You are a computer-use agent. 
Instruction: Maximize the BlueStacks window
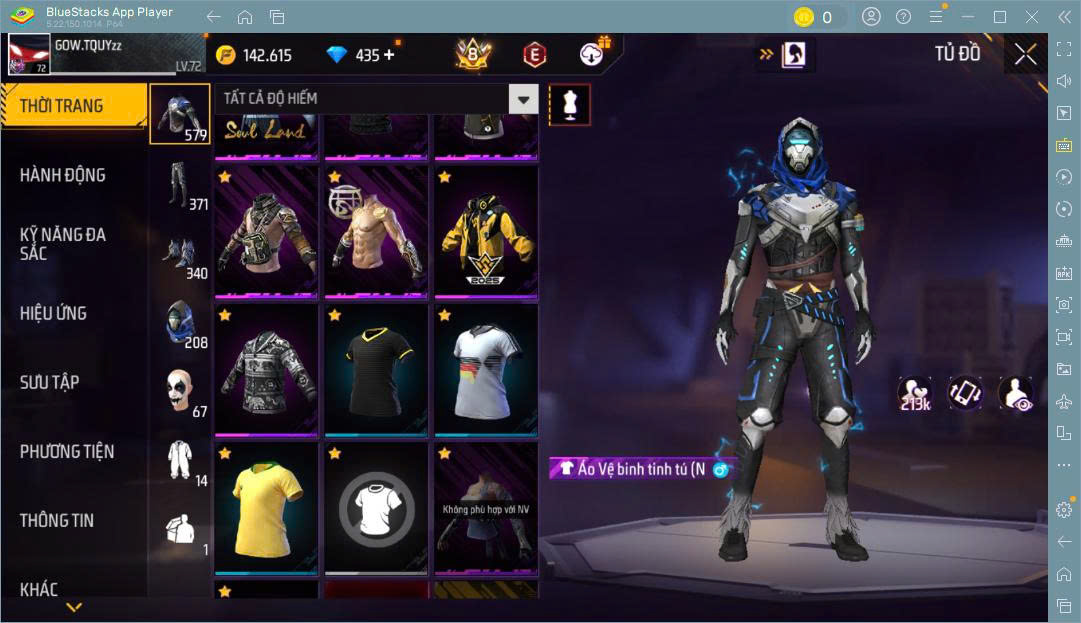[x=999, y=17]
